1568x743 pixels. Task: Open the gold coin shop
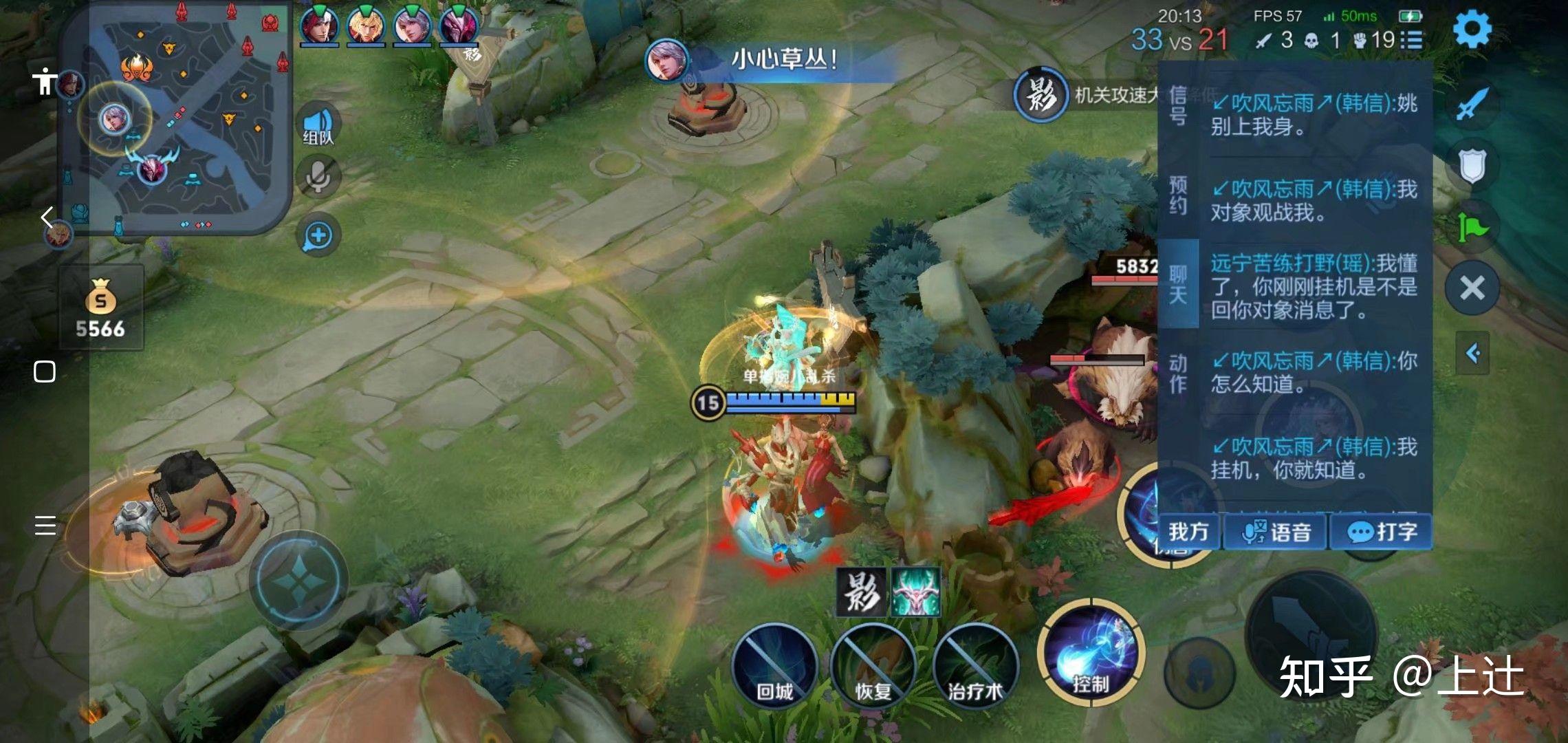tap(101, 308)
